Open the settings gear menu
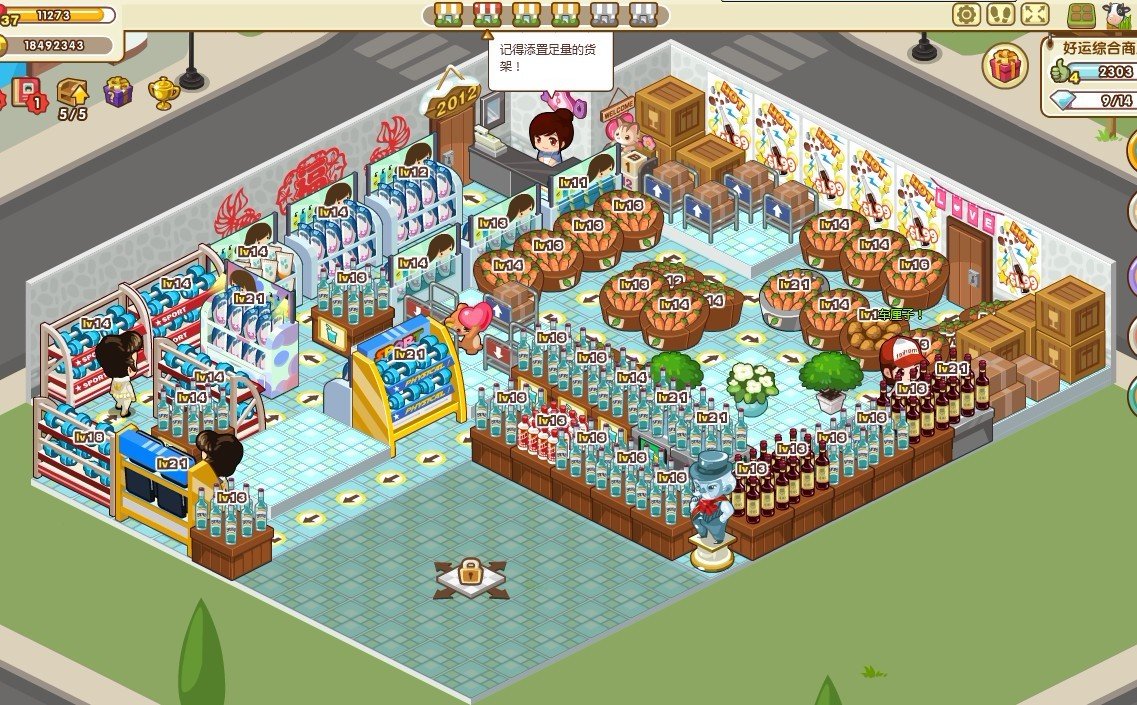This screenshot has height=705, width=1137. point(966,14)
